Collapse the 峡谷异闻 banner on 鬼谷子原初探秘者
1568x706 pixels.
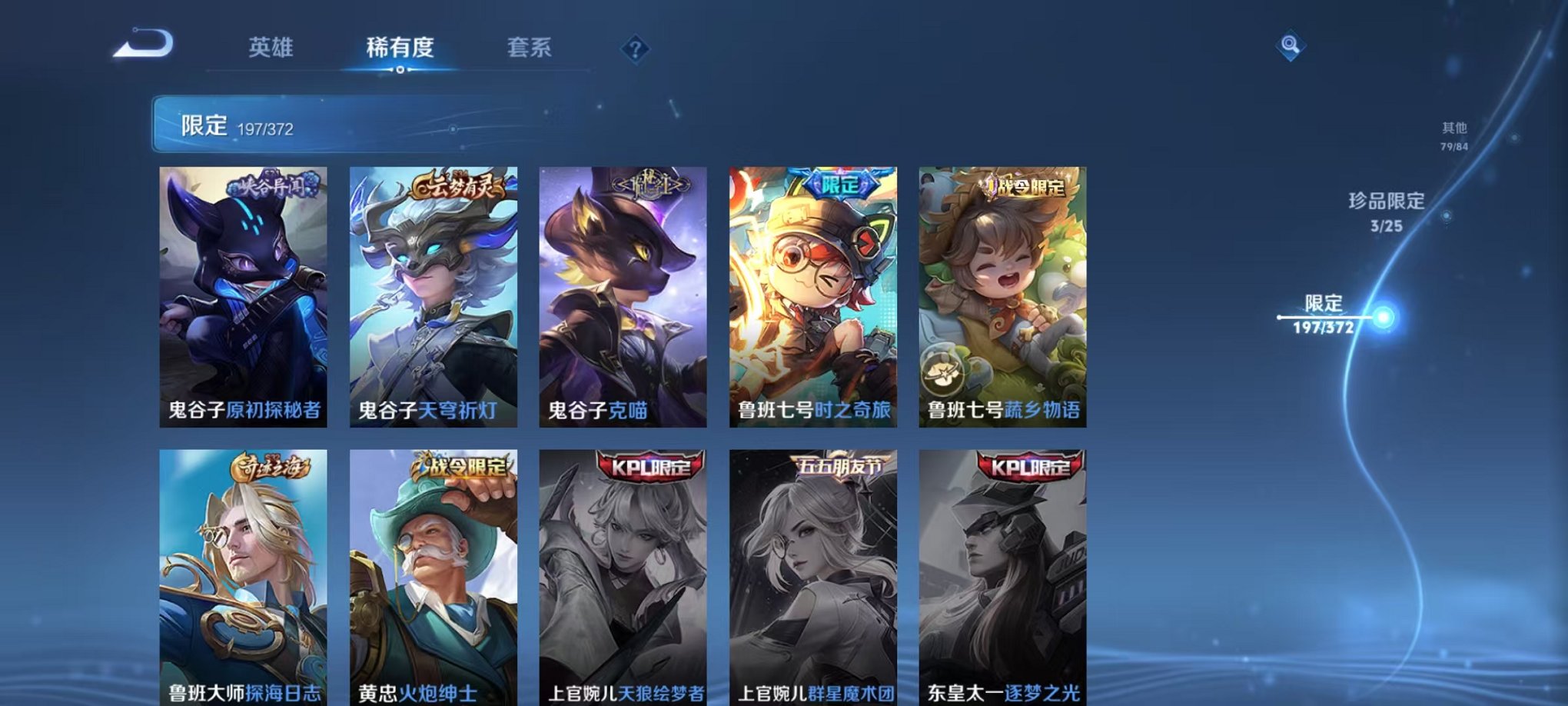(272, 184)
